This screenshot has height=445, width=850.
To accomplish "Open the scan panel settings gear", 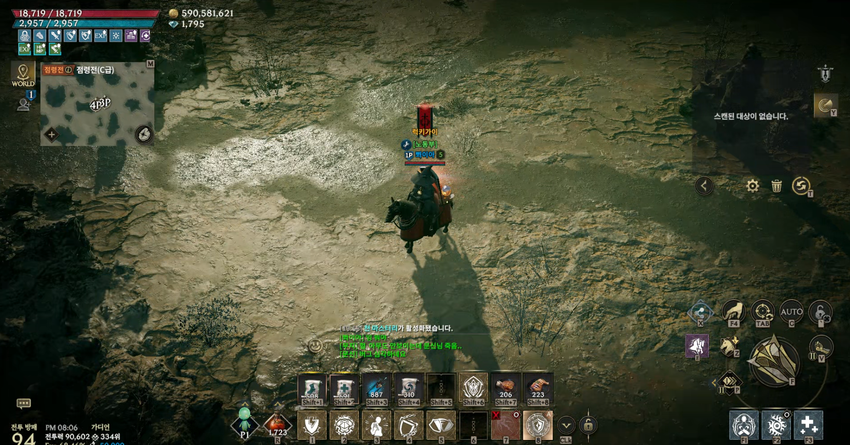I will 752,186.
